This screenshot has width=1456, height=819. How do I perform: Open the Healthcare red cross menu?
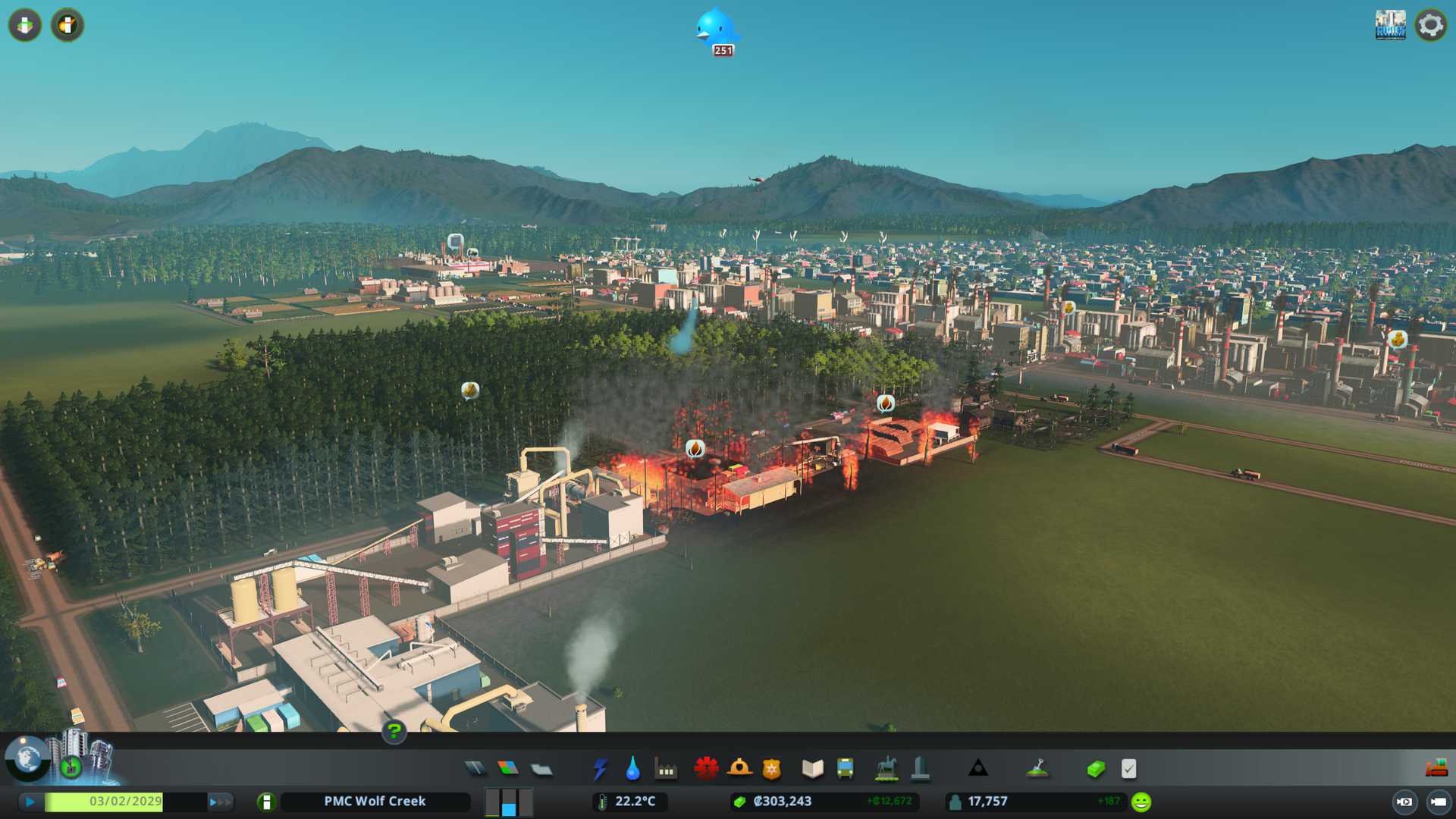tap(706, 769)
